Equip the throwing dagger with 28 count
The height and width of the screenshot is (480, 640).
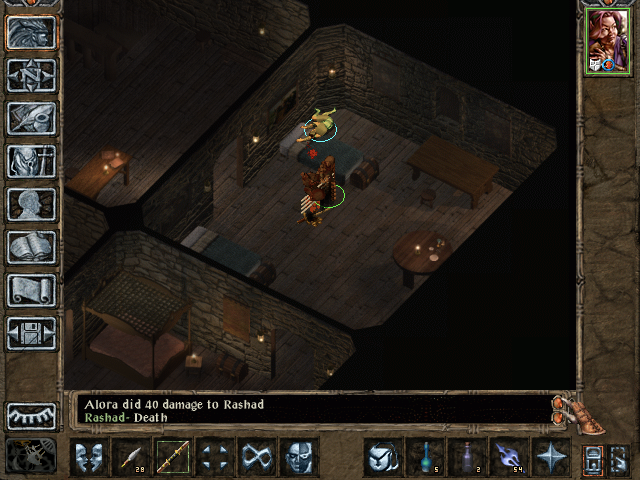[132, 457]
